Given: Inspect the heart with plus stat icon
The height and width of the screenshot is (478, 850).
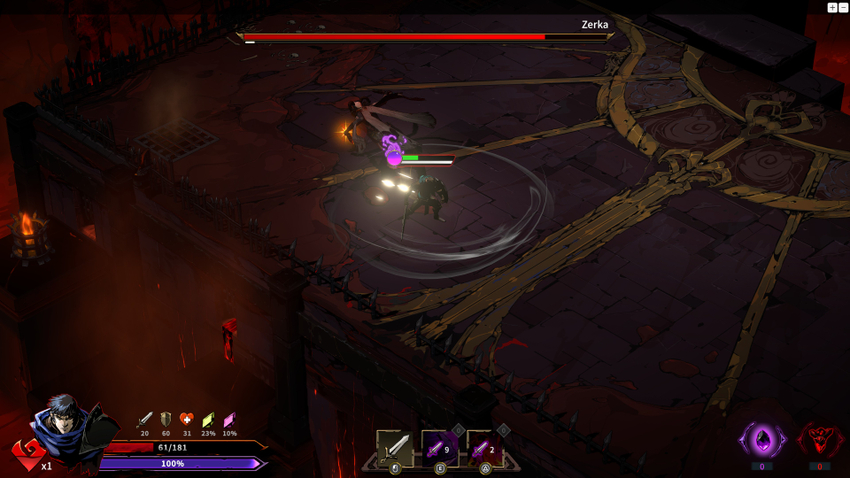Looking at the screenshot, I should 187,420.
